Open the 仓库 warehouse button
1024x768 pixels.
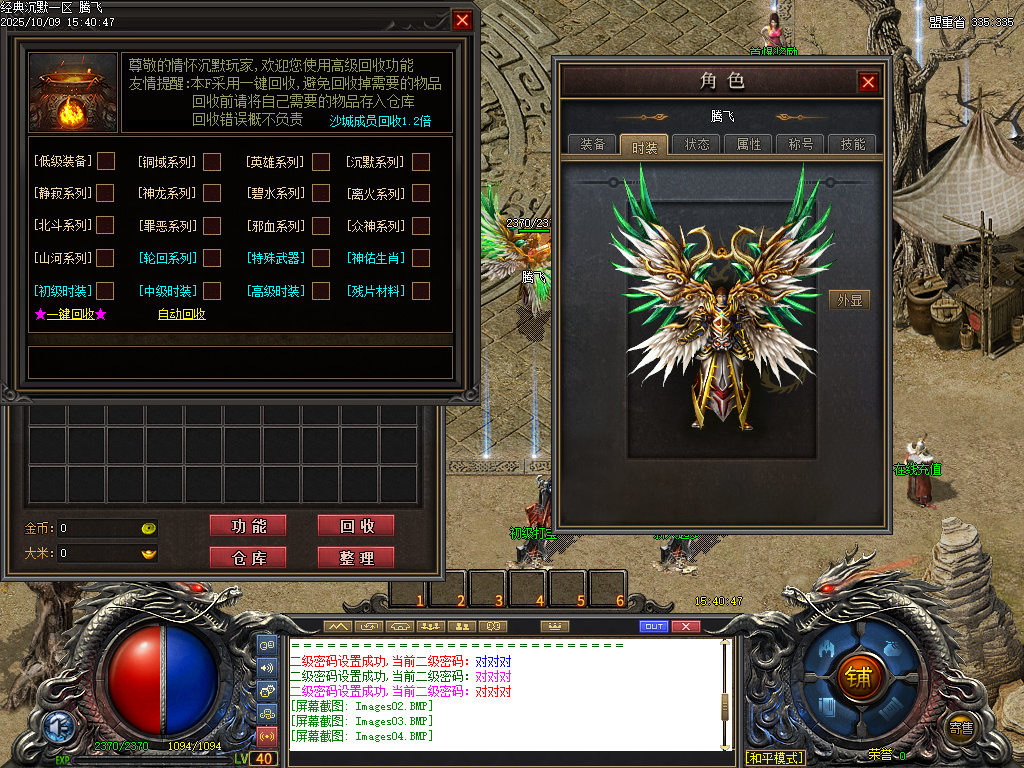(x=248, y=558)
